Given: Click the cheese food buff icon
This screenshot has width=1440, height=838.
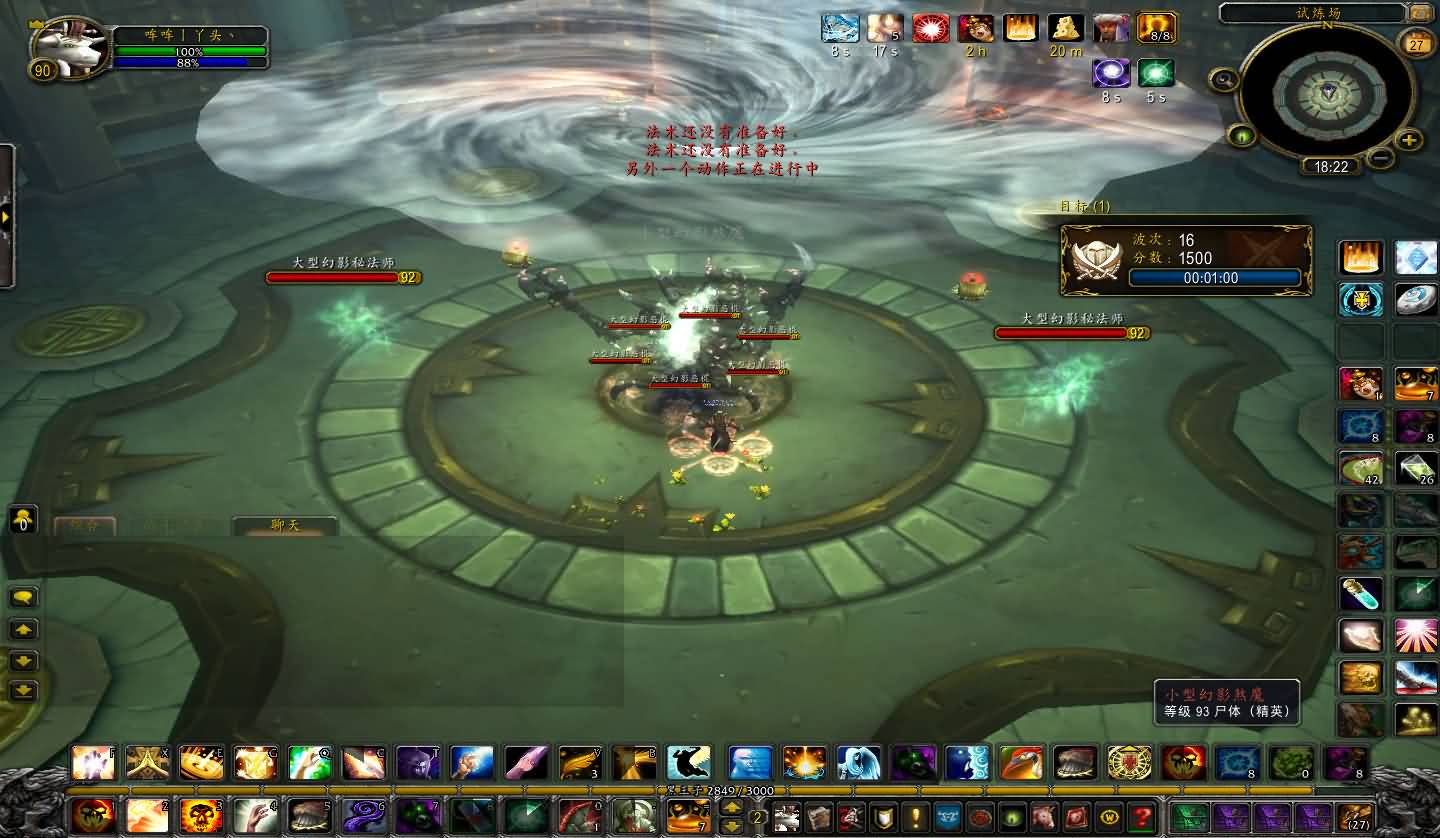Looking at the screenshot, I should point(1066,29).
